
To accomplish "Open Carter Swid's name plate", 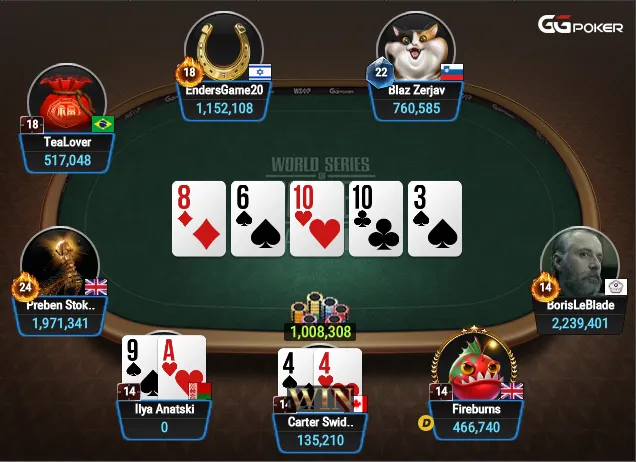I will tap(321, 430).
